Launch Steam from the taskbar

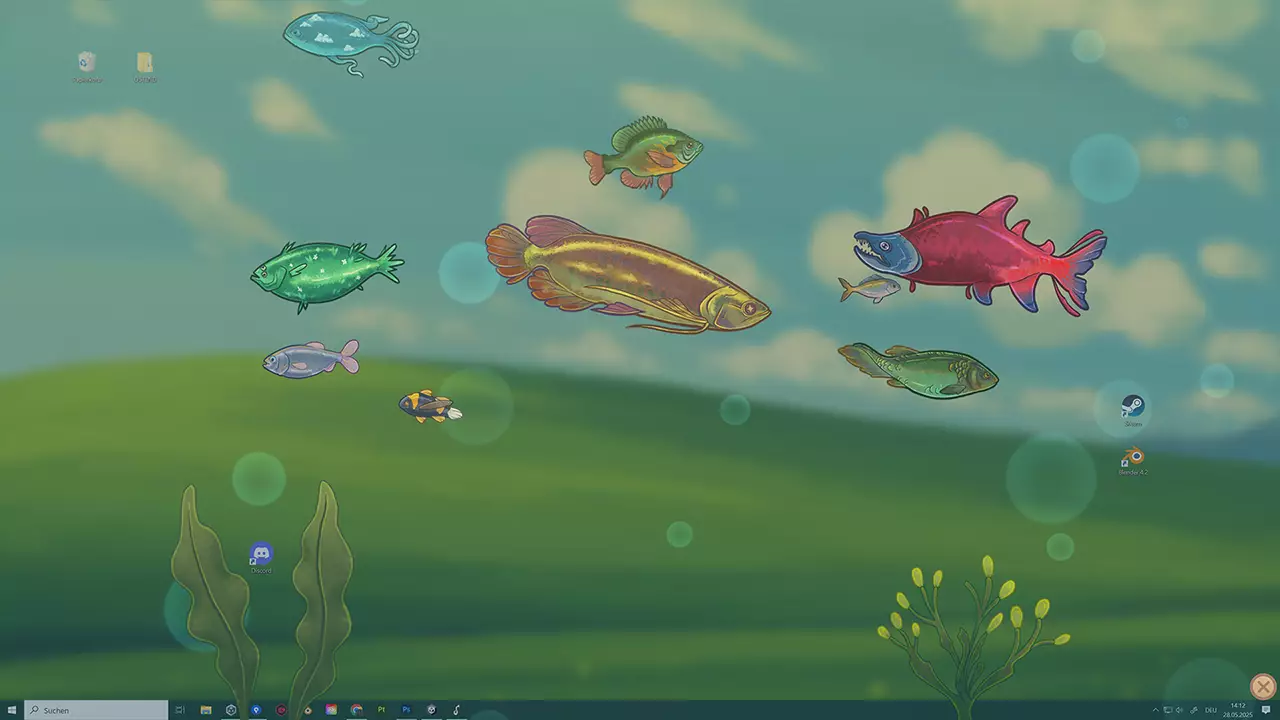pos(432,710)
